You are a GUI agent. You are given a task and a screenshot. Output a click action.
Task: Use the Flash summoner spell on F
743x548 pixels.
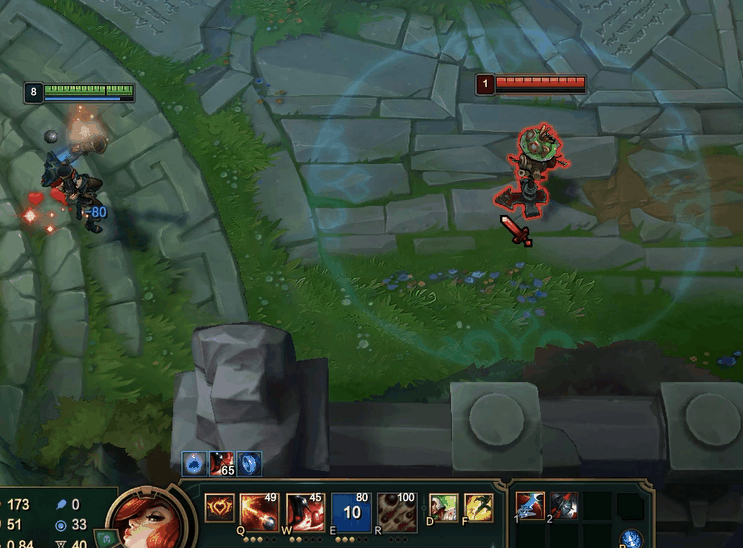click(478, 507)
